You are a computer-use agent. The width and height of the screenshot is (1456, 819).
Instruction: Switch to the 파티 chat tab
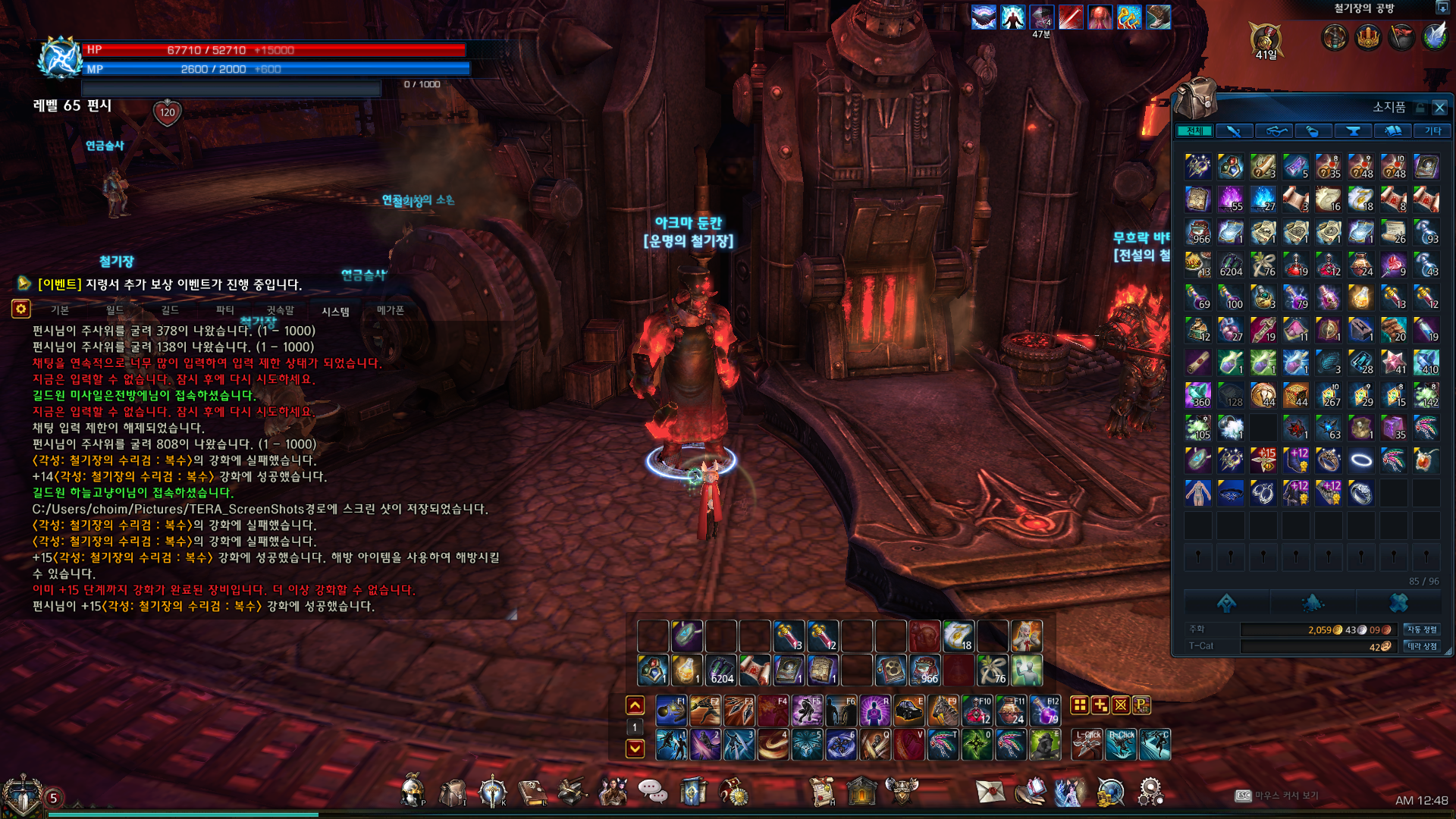pyautogui.click(x=225, y=310)
